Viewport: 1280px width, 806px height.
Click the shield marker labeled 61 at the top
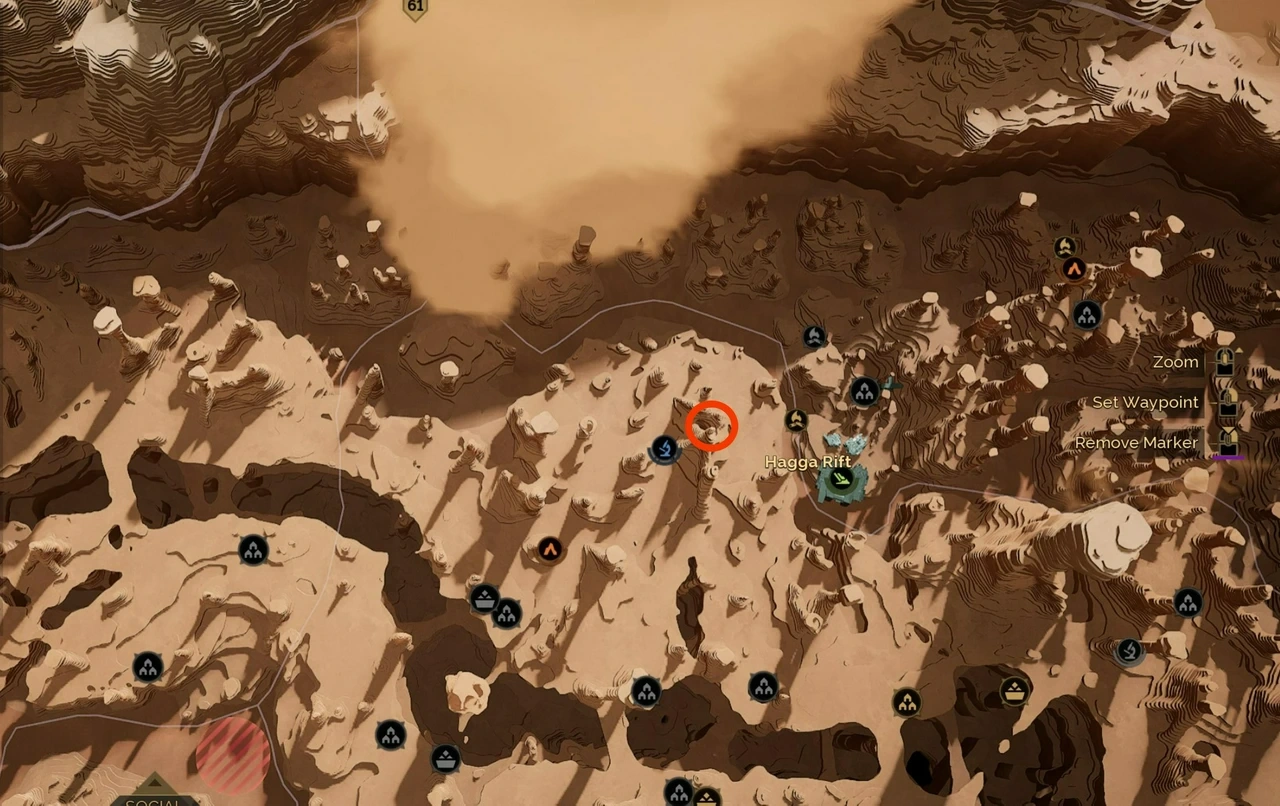point(417,8)
